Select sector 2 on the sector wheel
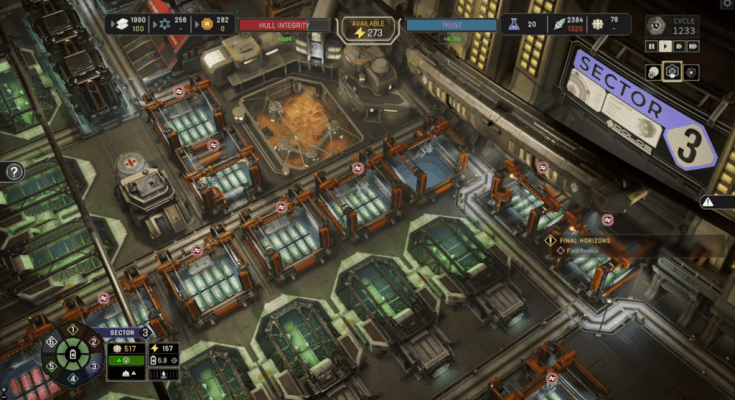 click(94, 341)
